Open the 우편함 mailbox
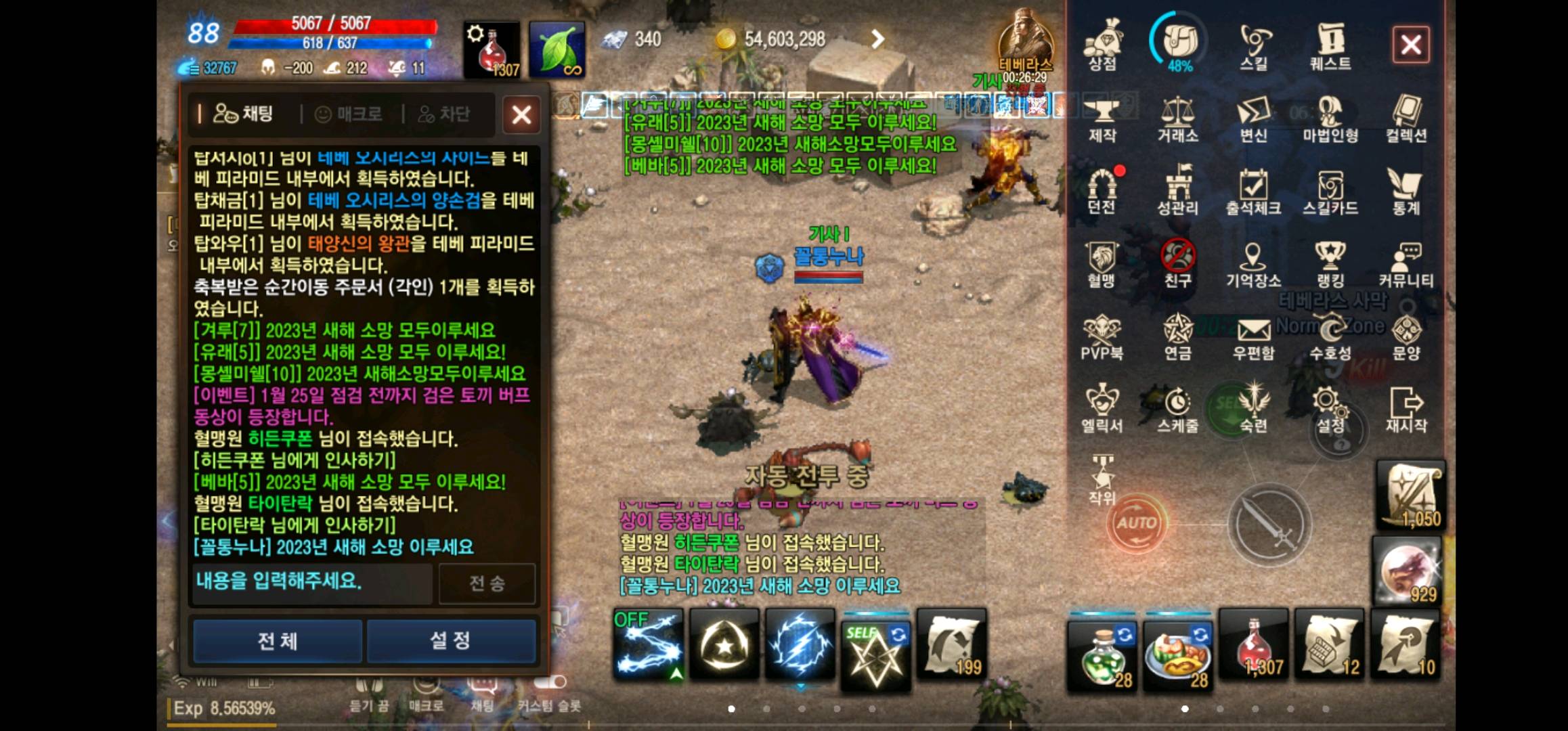1568x731 pixels. coord(1256,335)
